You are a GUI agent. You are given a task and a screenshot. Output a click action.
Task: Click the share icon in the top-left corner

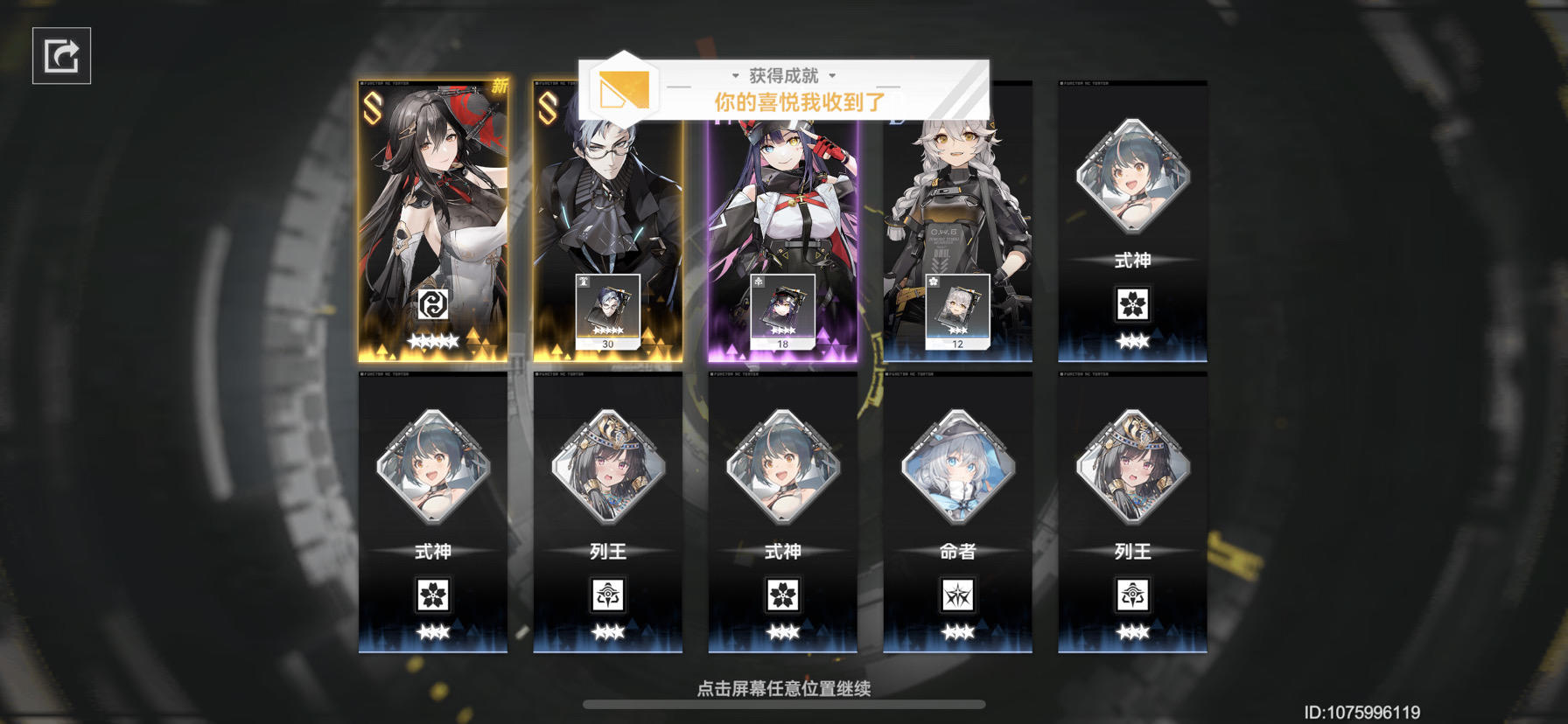(59, 56)
